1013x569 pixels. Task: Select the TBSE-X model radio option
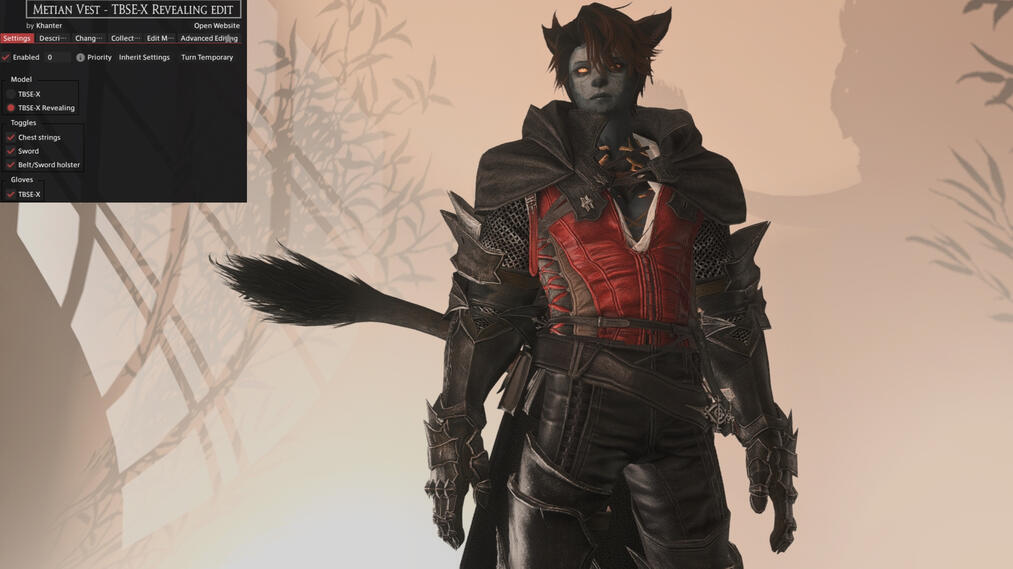11,94
